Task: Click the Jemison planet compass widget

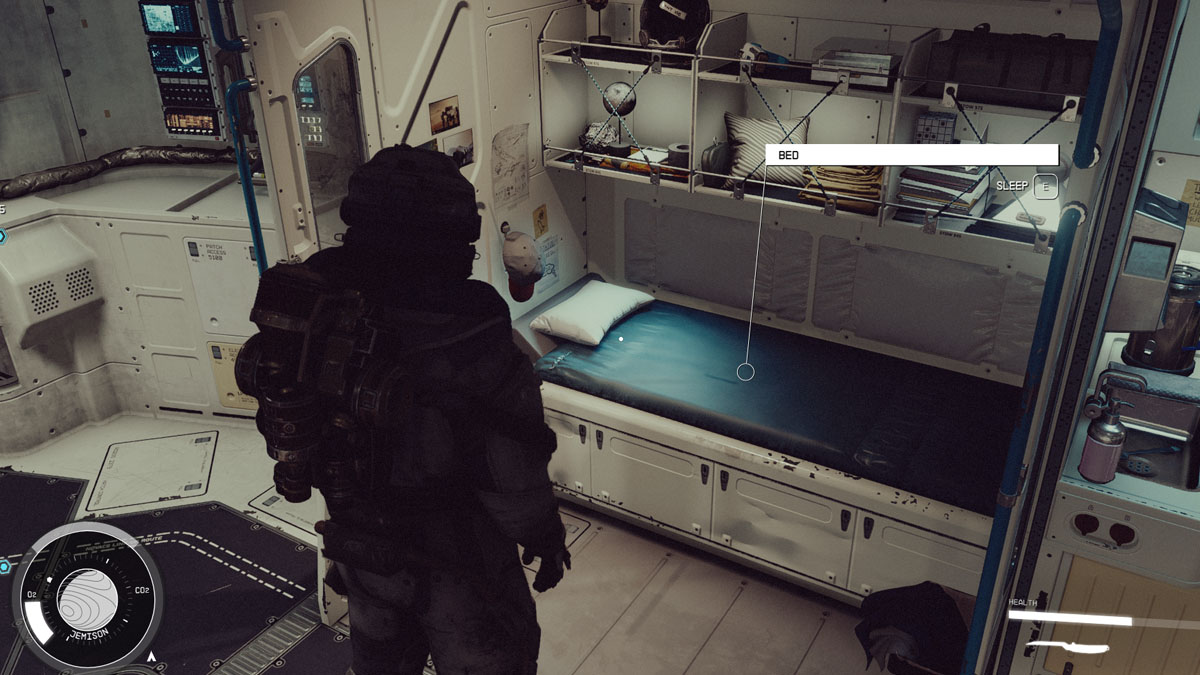Action: click(89, 597)
